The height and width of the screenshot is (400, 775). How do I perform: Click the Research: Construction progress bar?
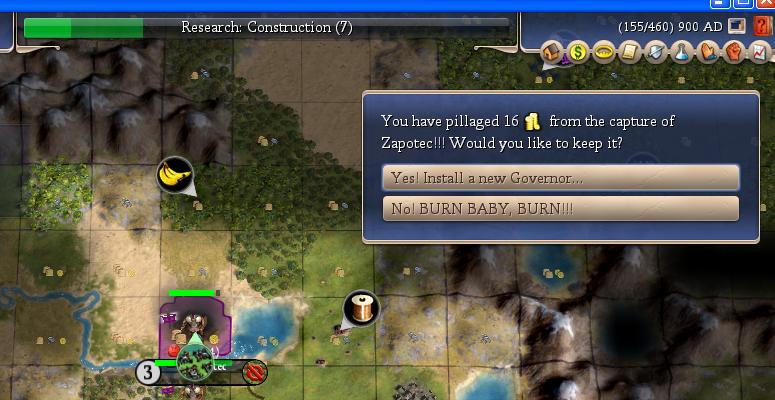[x=266, y=28]
